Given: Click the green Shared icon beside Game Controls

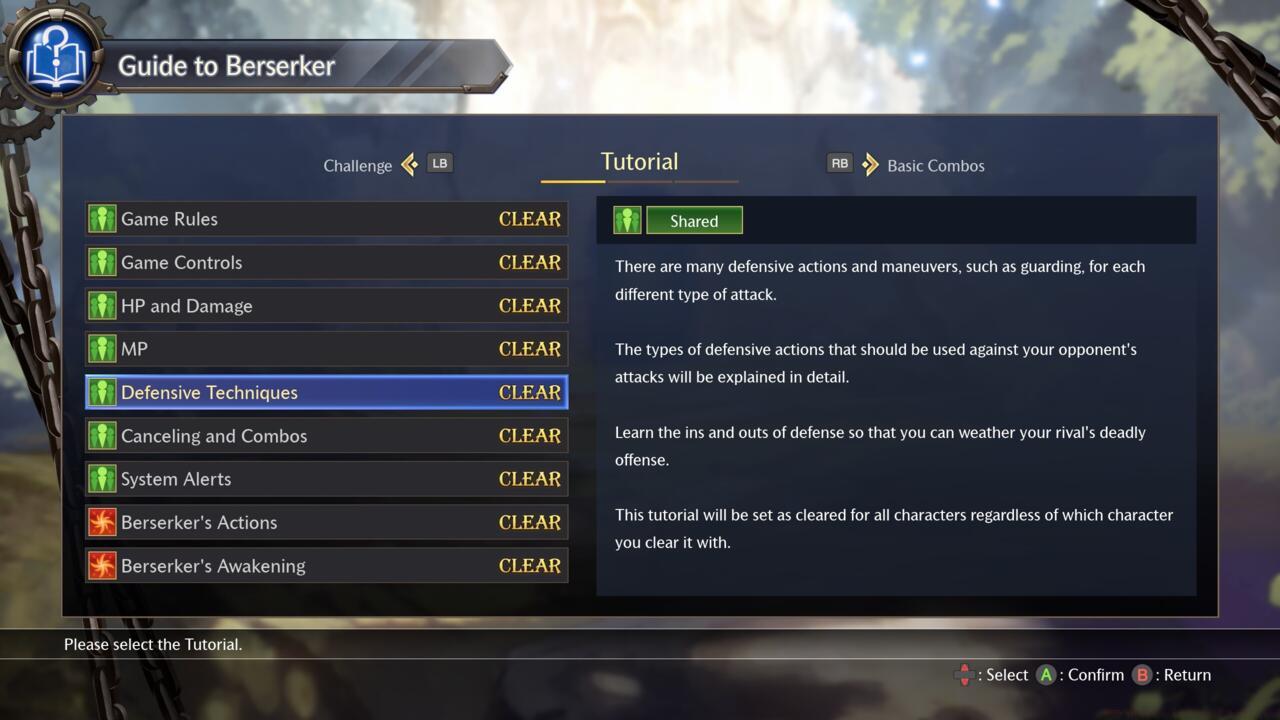Looking at the screenshot, I should [101, 262].
